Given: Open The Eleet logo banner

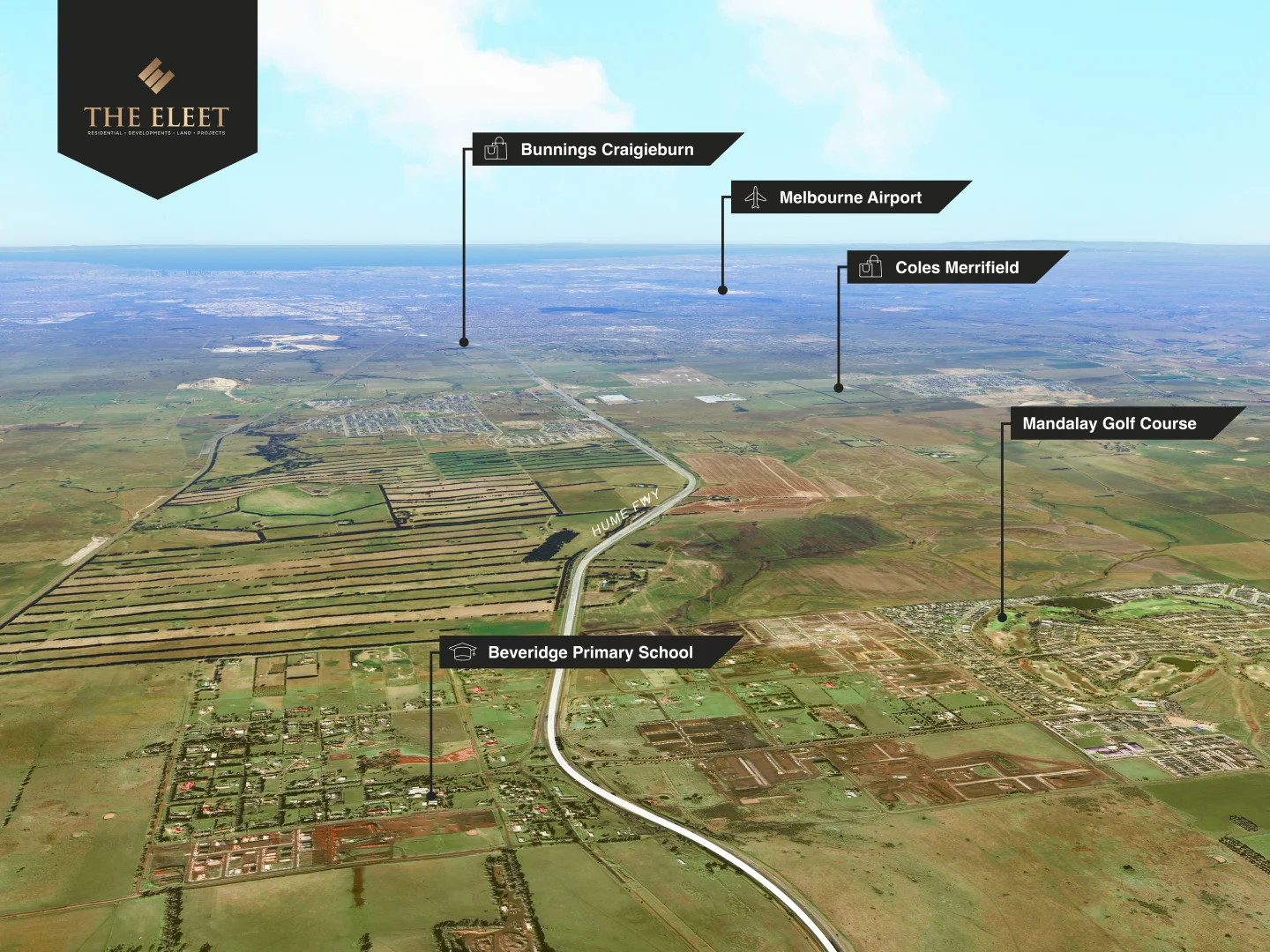Looking at the screenshot, I should coord(157,99).
